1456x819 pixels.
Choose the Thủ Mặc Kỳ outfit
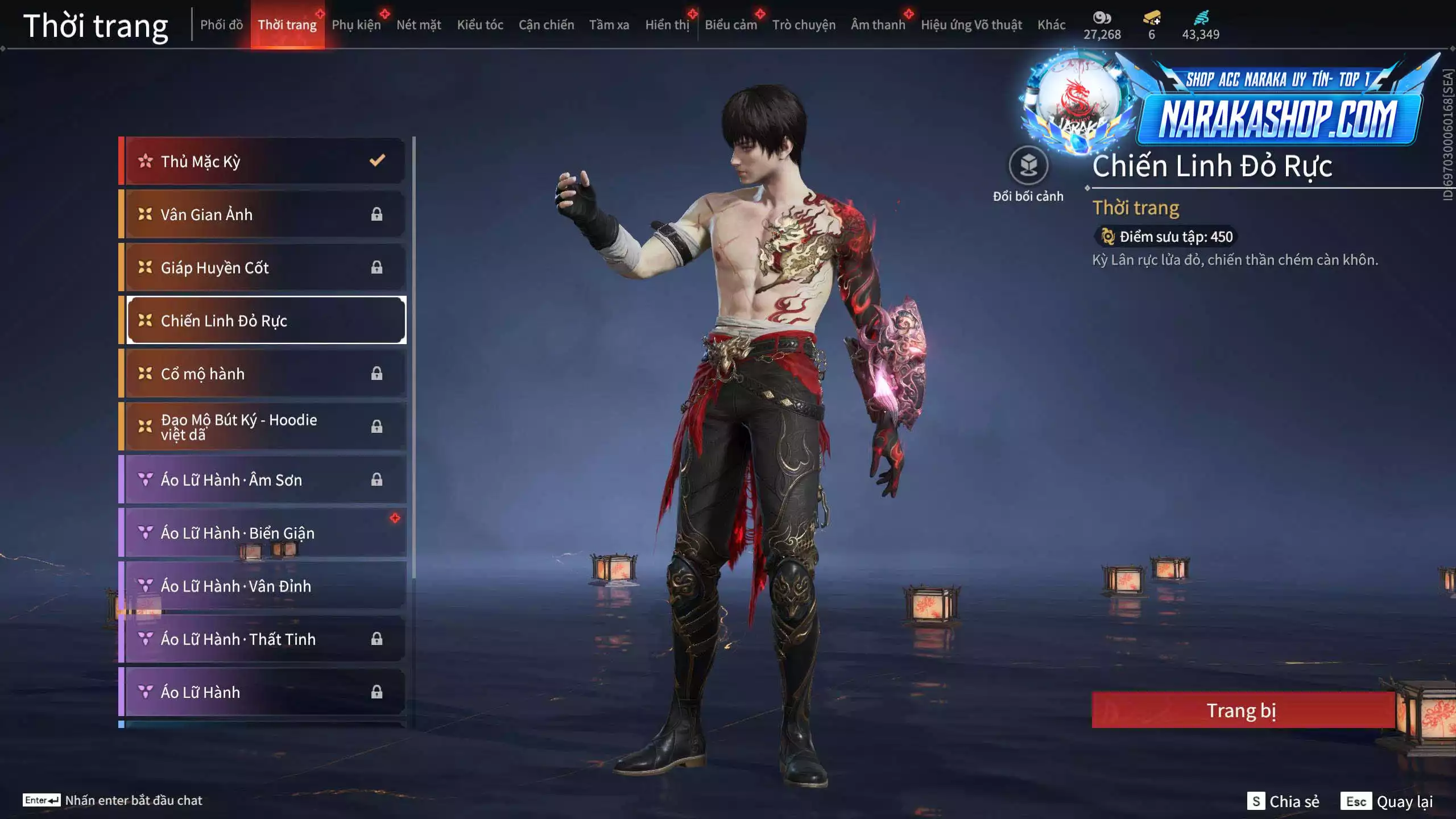[264, 162]
